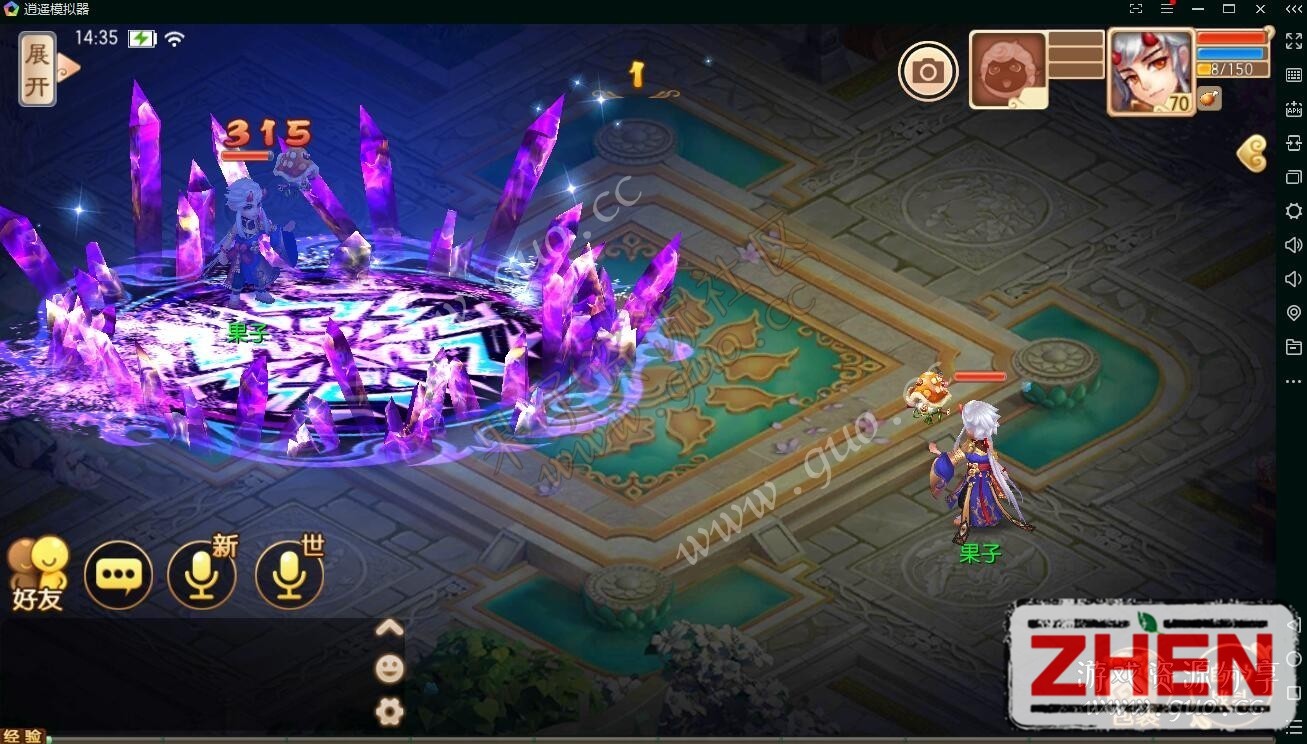Expand chat with the up arrow
This screenshot has width=1307, height=744.
pos(389,628)
